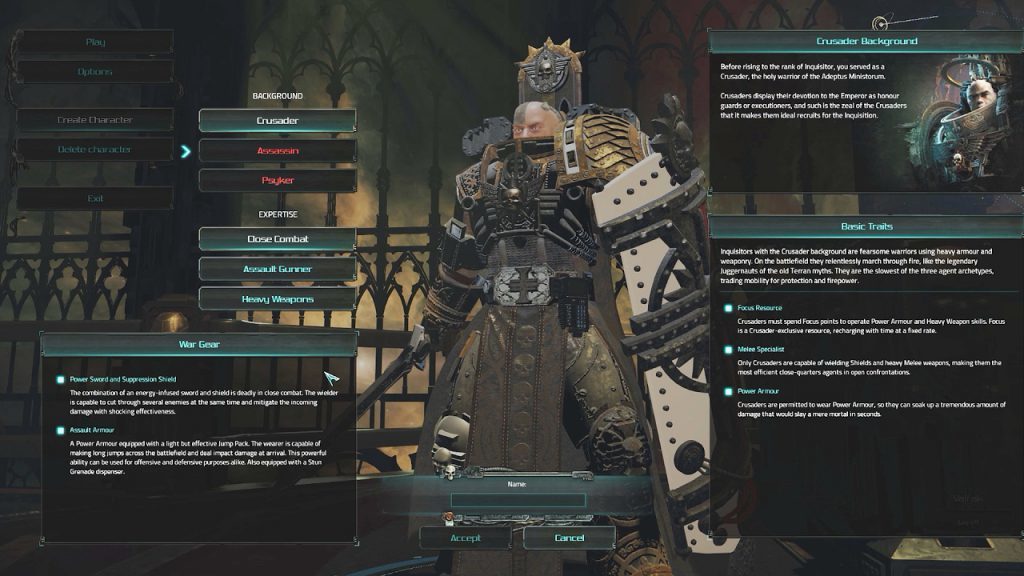Viewport: 1024px width, 576px height.
Task: Select the Crusader background
Action: pos(277,120)
